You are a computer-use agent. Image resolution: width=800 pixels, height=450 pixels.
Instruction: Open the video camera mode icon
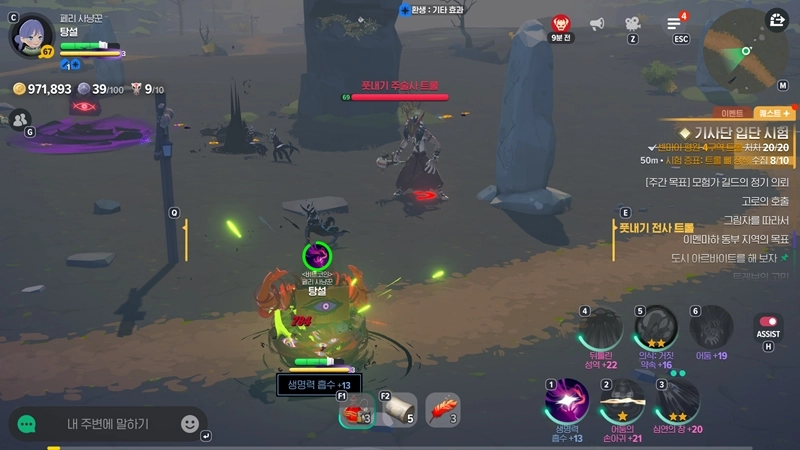[x=633, y=24]
